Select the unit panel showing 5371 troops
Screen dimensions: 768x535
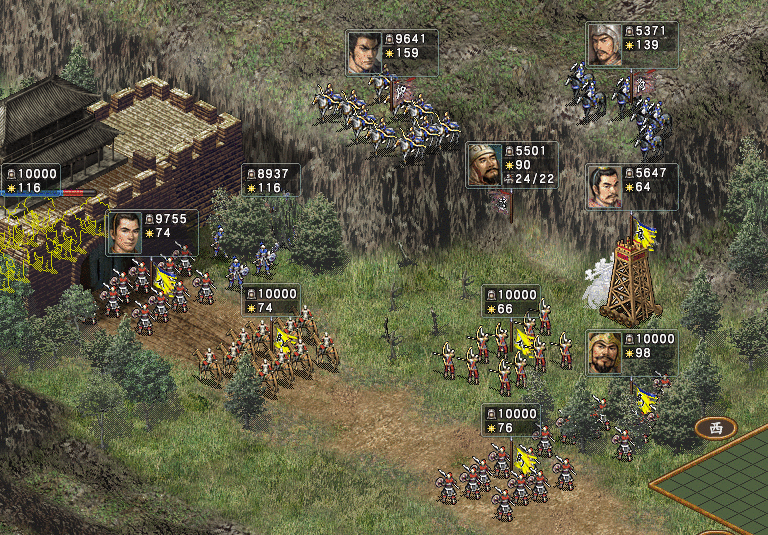632,45
